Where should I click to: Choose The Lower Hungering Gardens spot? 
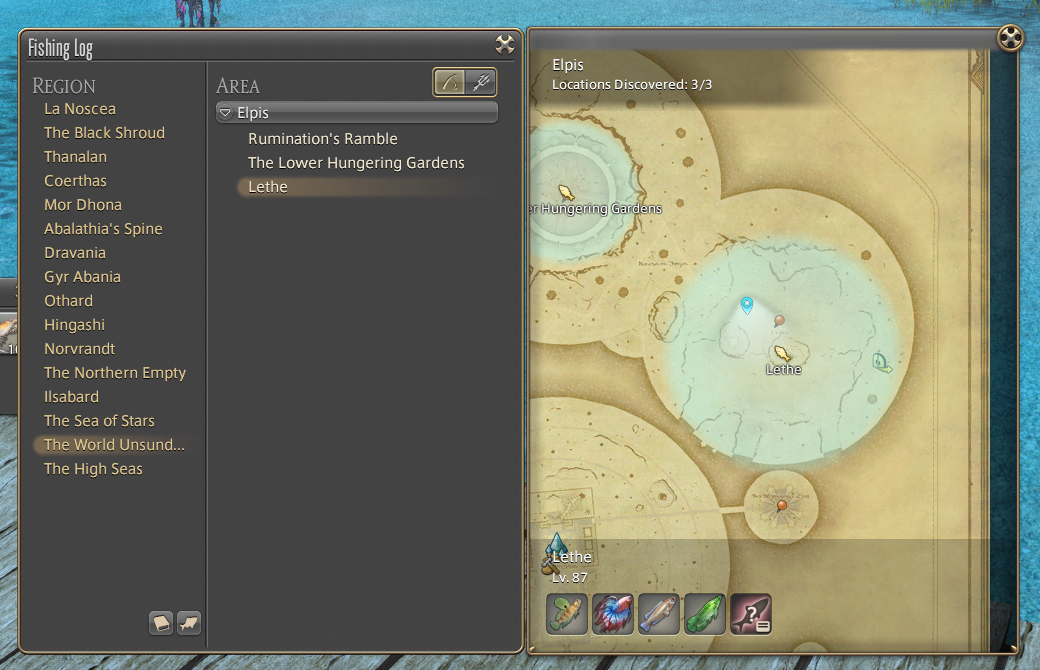[356, 163]
